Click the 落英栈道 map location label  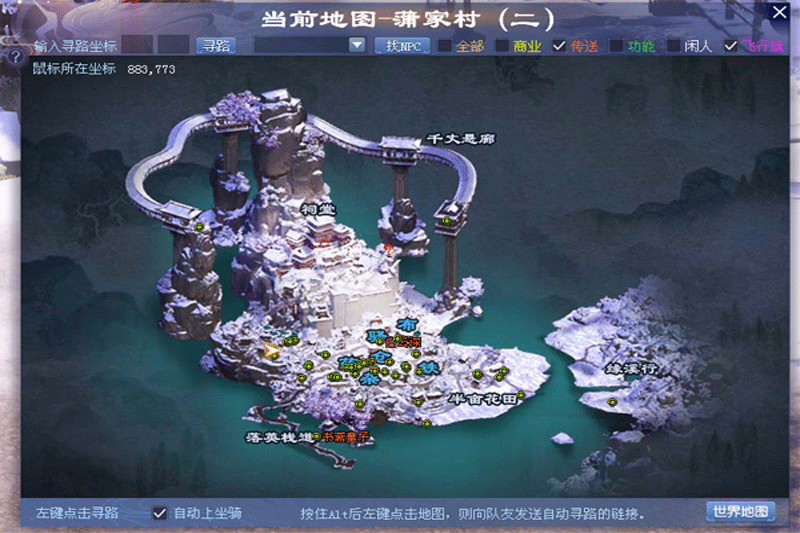coord(279,438)
